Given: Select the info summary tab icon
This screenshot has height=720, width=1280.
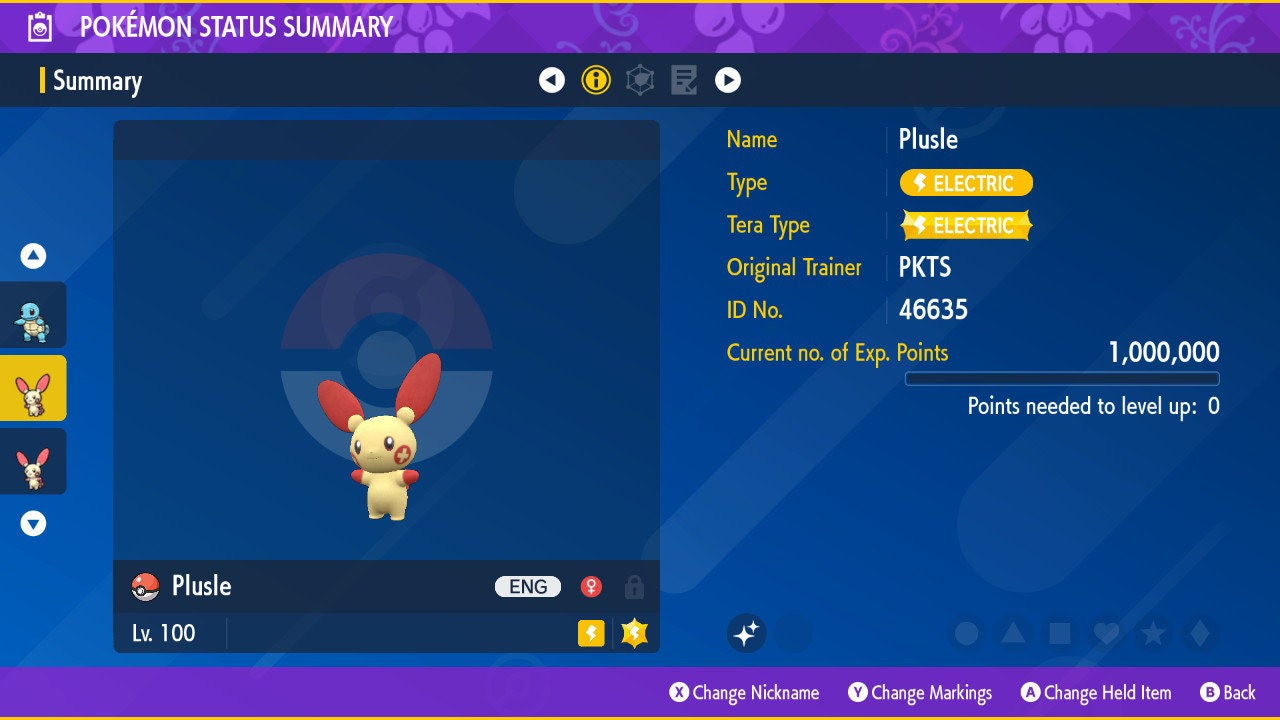Looking at the screenshot, I should (x=596, y=80).
